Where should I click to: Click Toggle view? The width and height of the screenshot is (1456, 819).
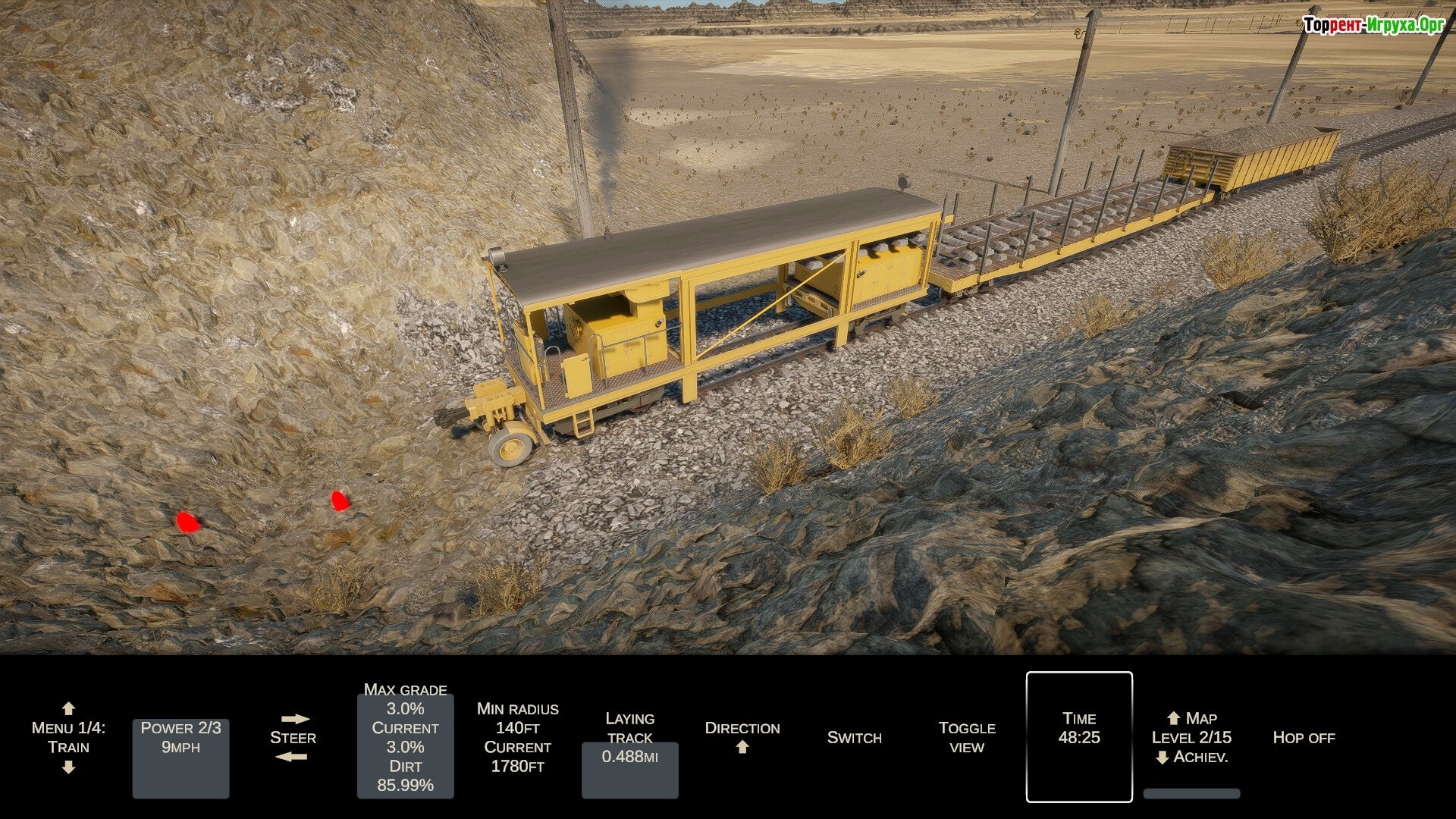(966, 737)
